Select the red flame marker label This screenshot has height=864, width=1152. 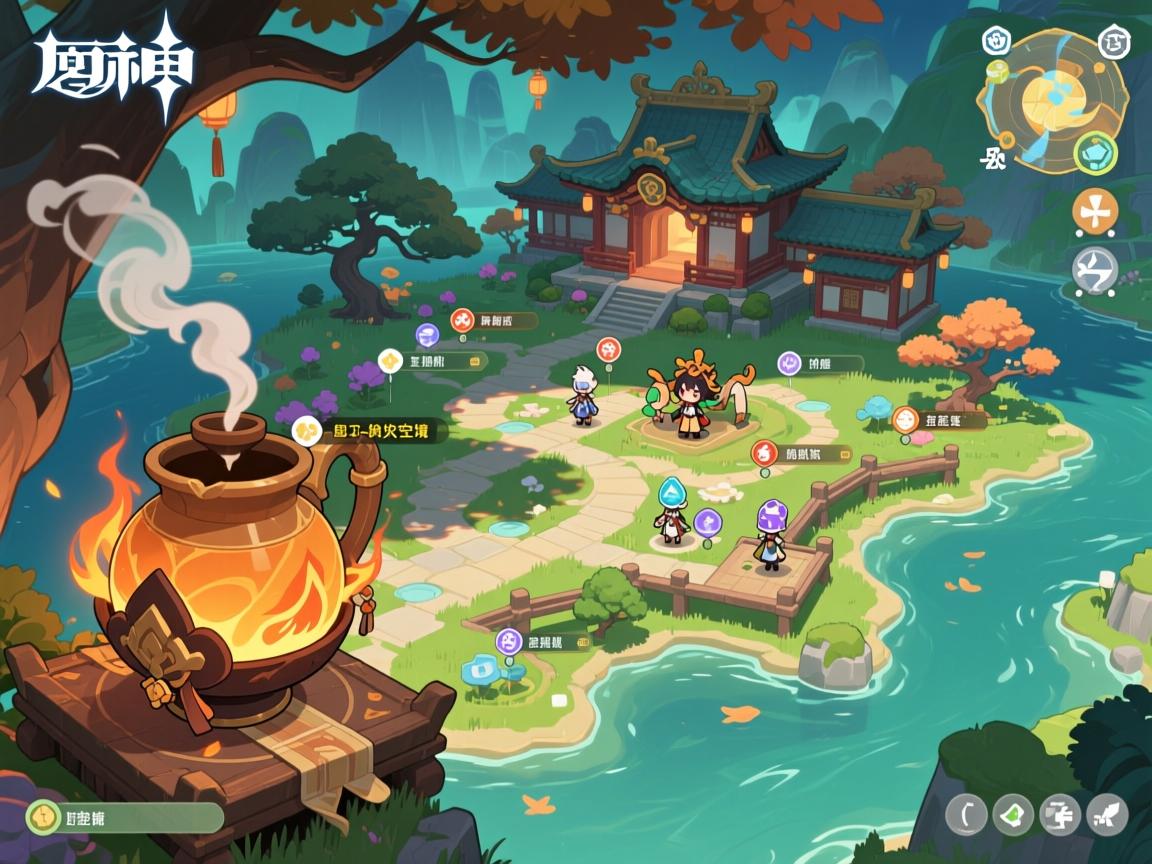coord(801,453)
